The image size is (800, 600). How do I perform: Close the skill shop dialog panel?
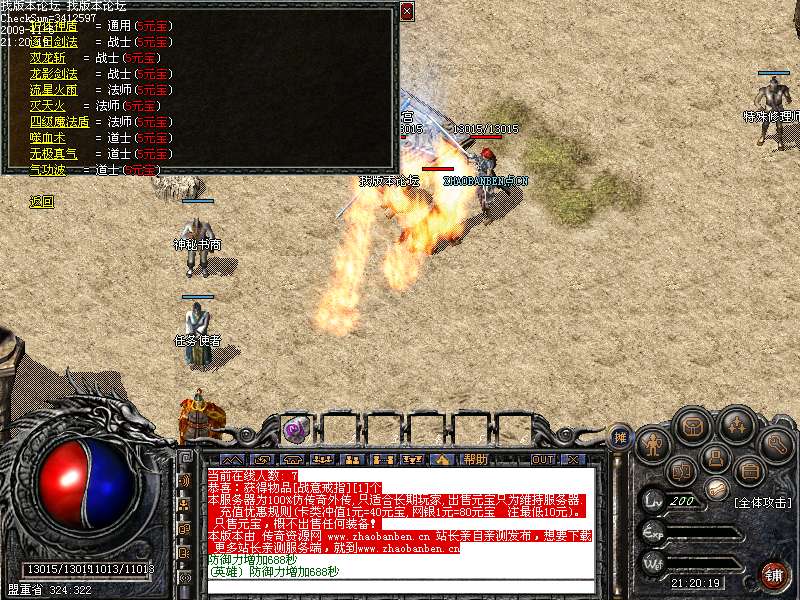pyautogui.click(x=406, y=11)
